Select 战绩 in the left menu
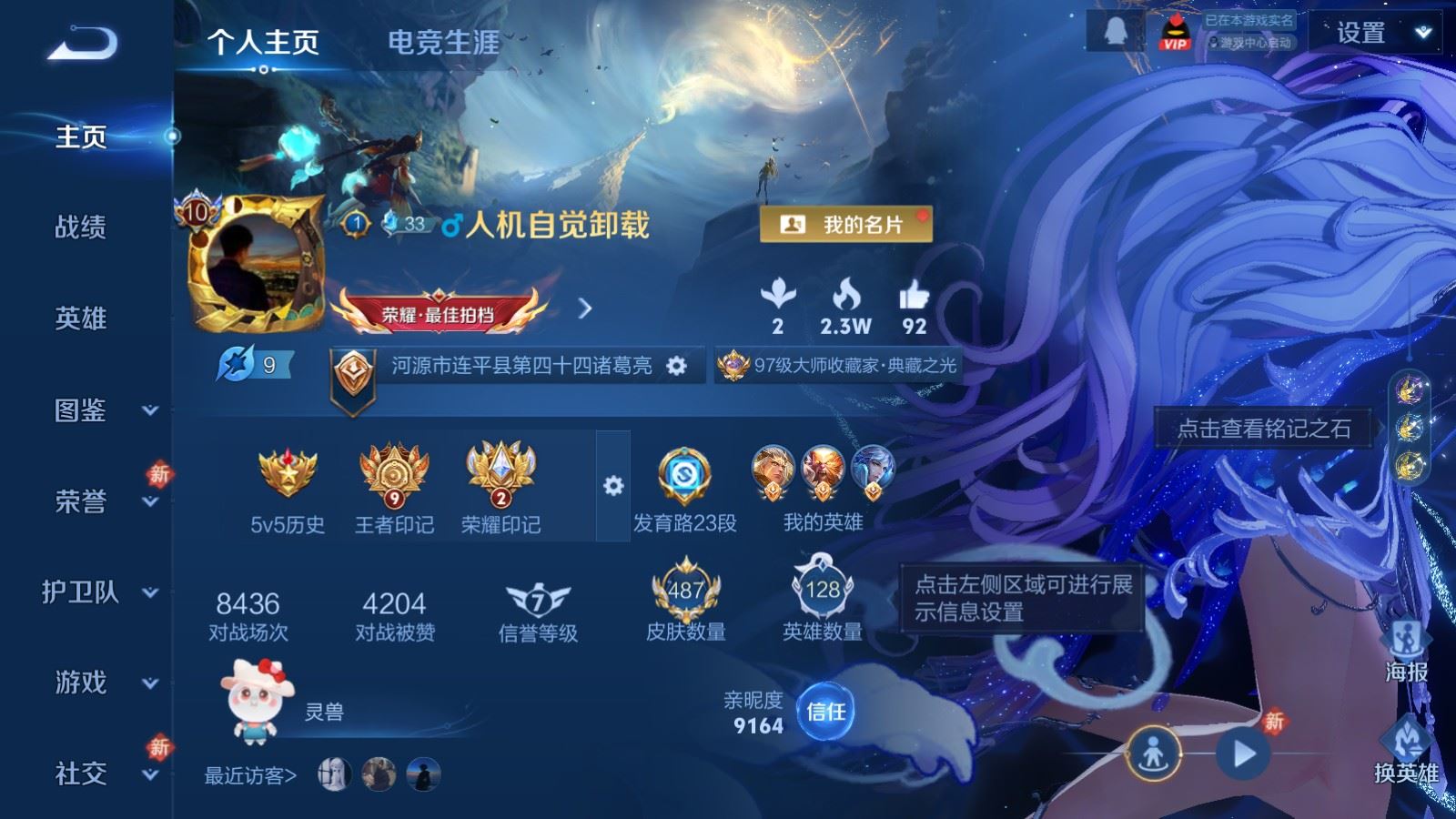 pyautogui.click(x=80, y=229)
